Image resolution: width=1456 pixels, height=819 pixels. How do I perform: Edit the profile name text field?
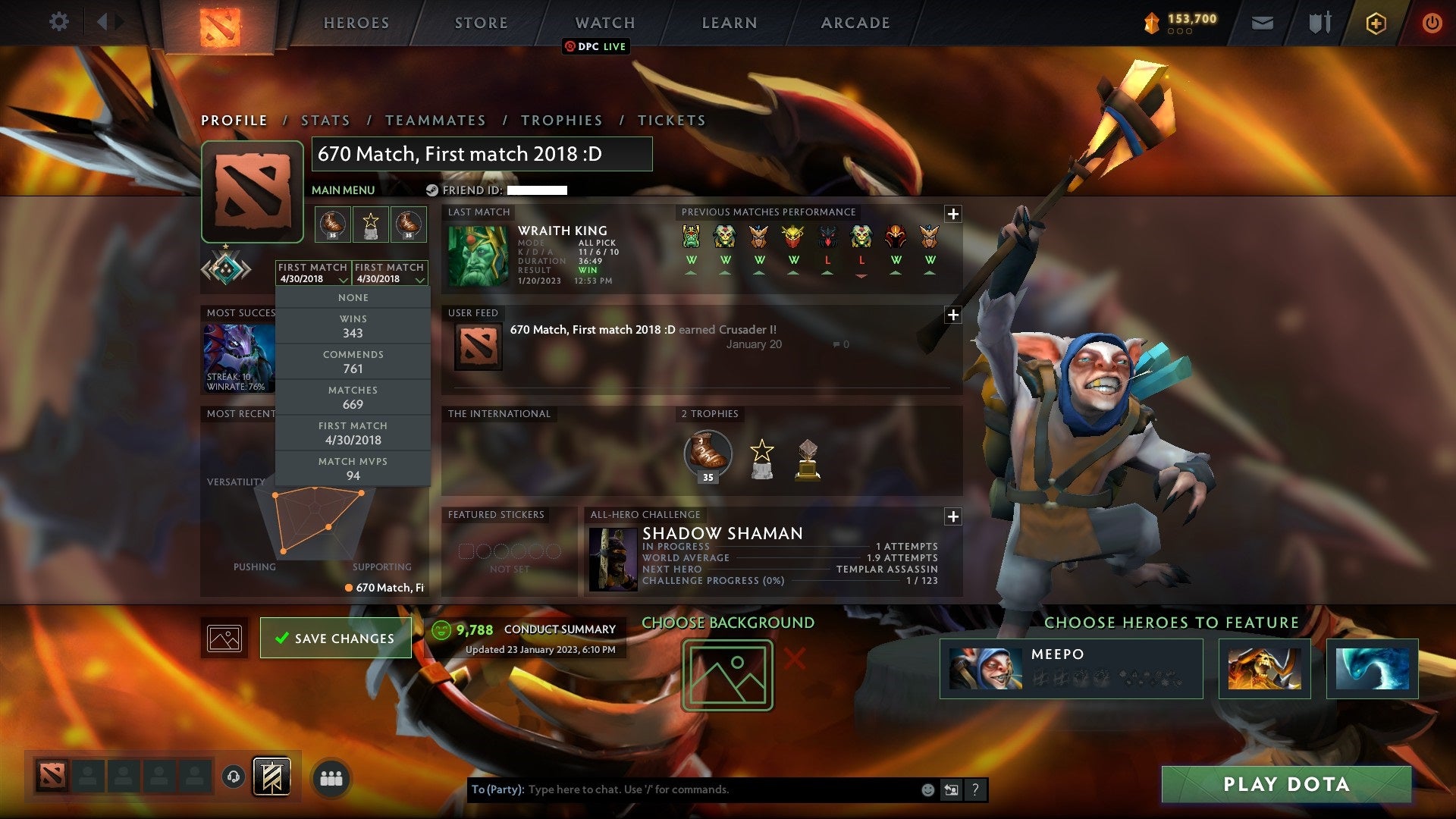[x=482, y=153]
